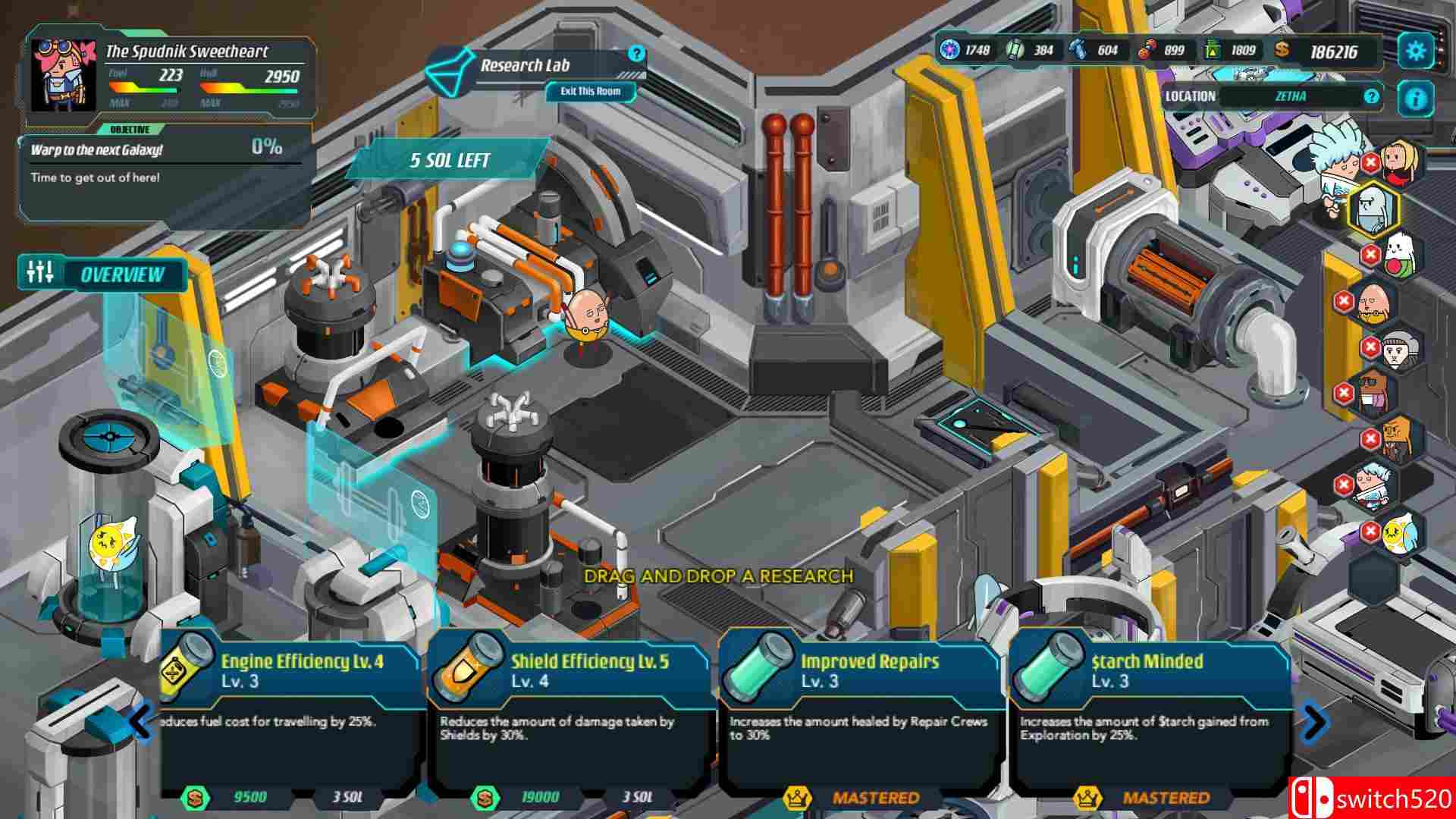
Task: Show next research cards with right arrow
Action: point(1314,721)
